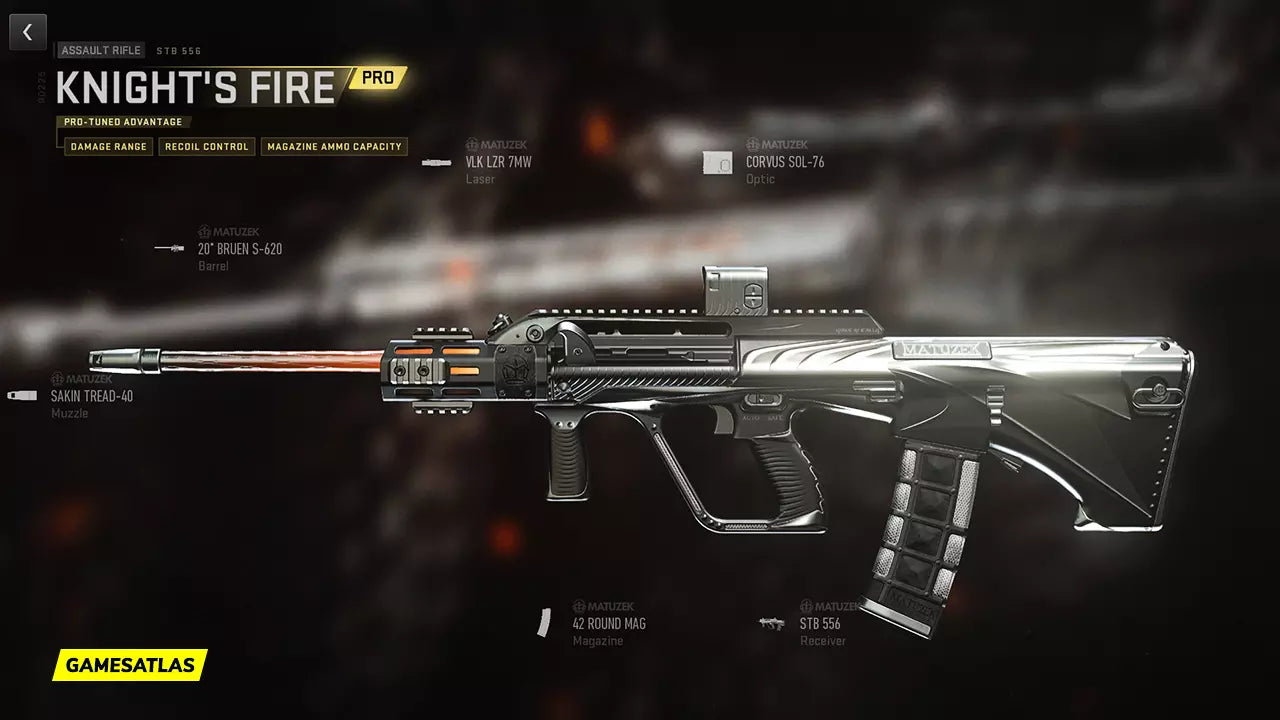
Task: Select the Sakin Tread-40 muzzle attachment
Action: [91, 396]
